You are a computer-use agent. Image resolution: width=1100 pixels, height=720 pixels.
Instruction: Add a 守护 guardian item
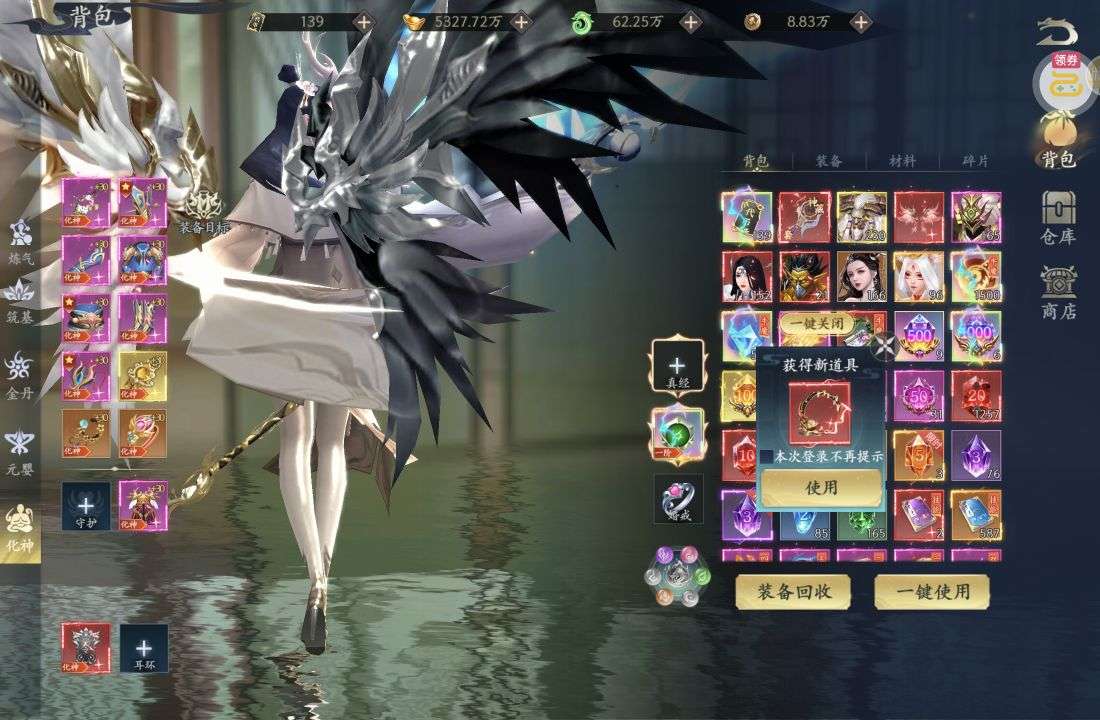[86, 506]
